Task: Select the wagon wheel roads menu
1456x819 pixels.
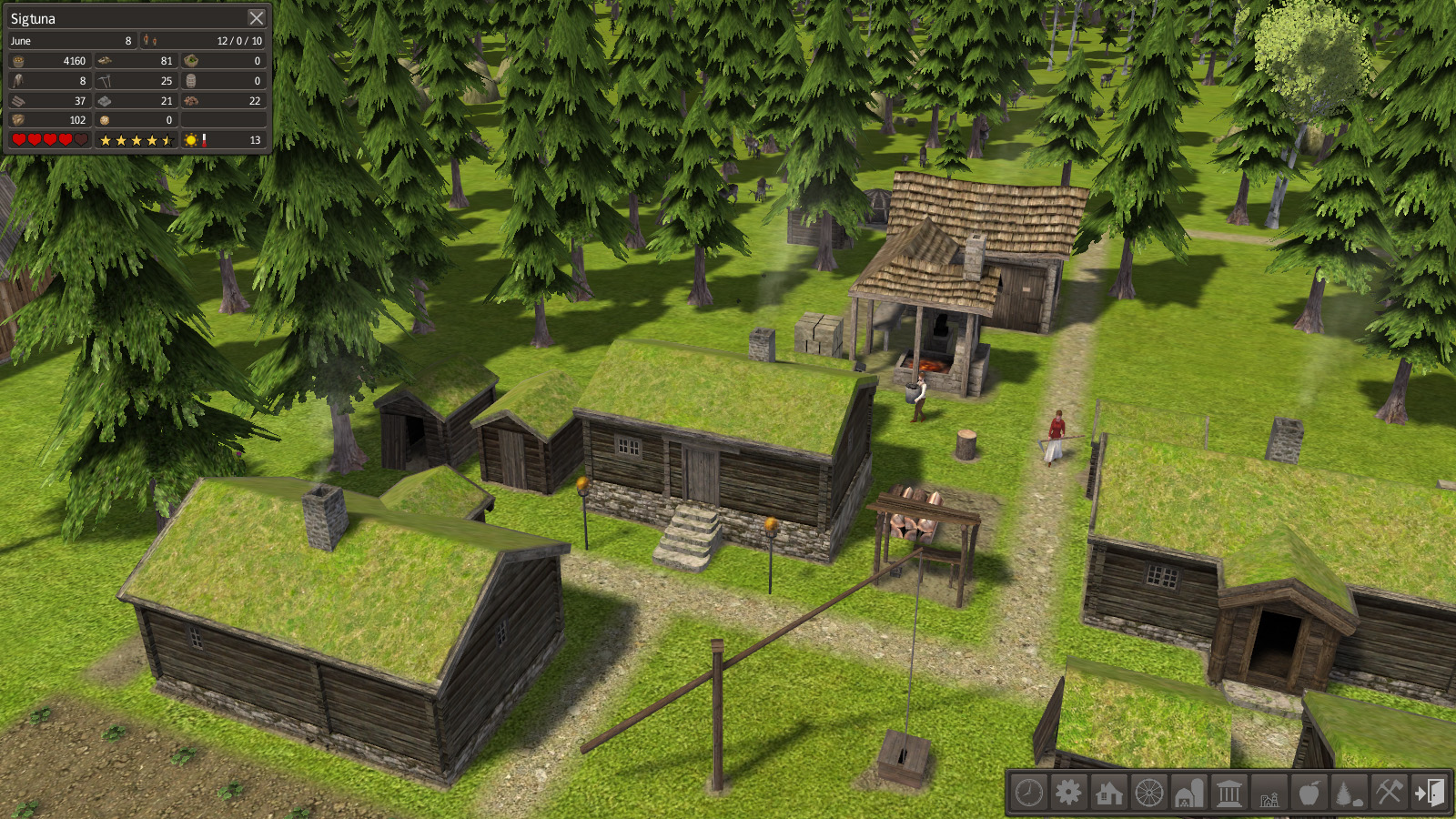Action: point(1148,793)
